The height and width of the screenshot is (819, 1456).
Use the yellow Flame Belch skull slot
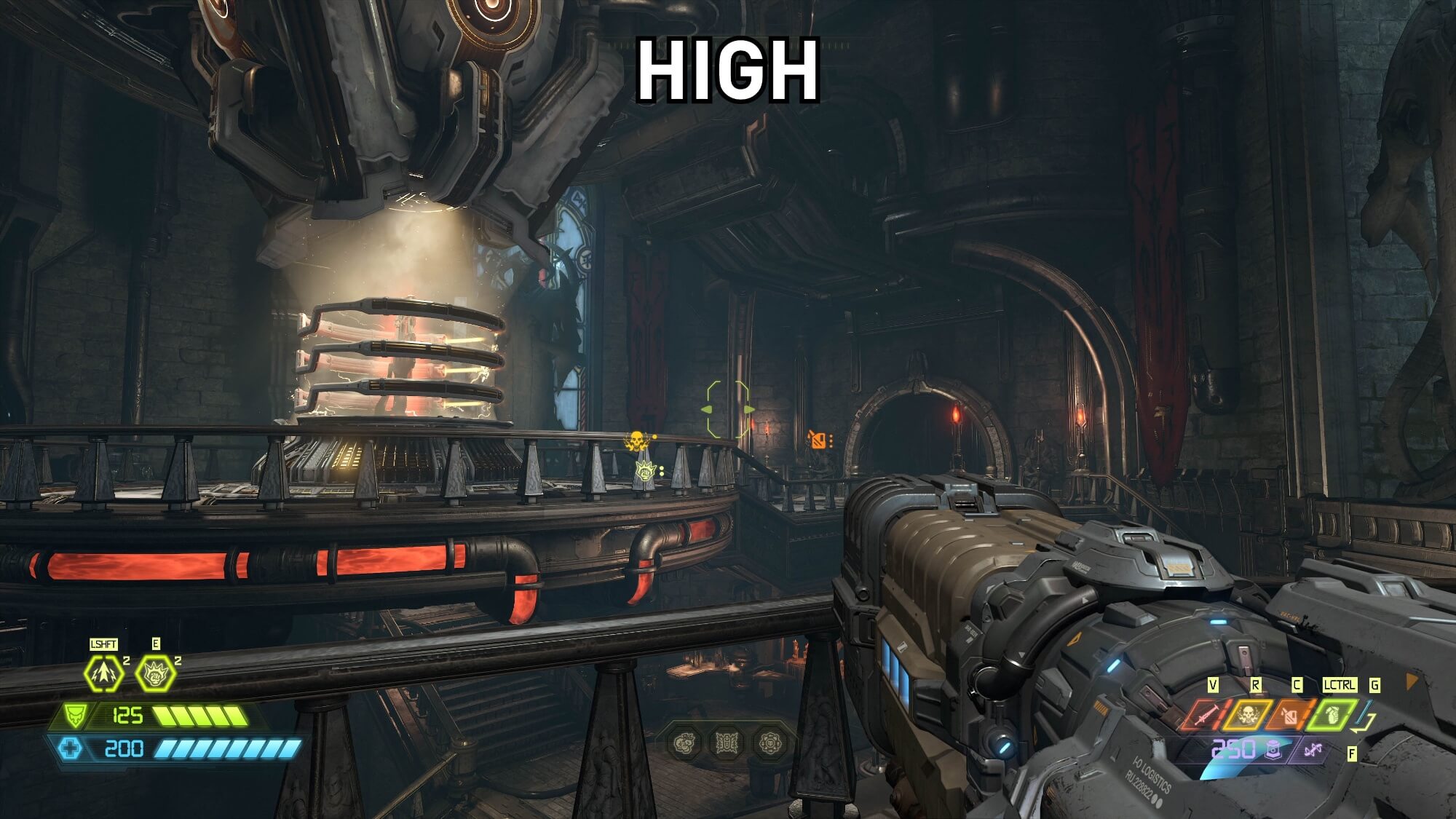coord(1248,715)
